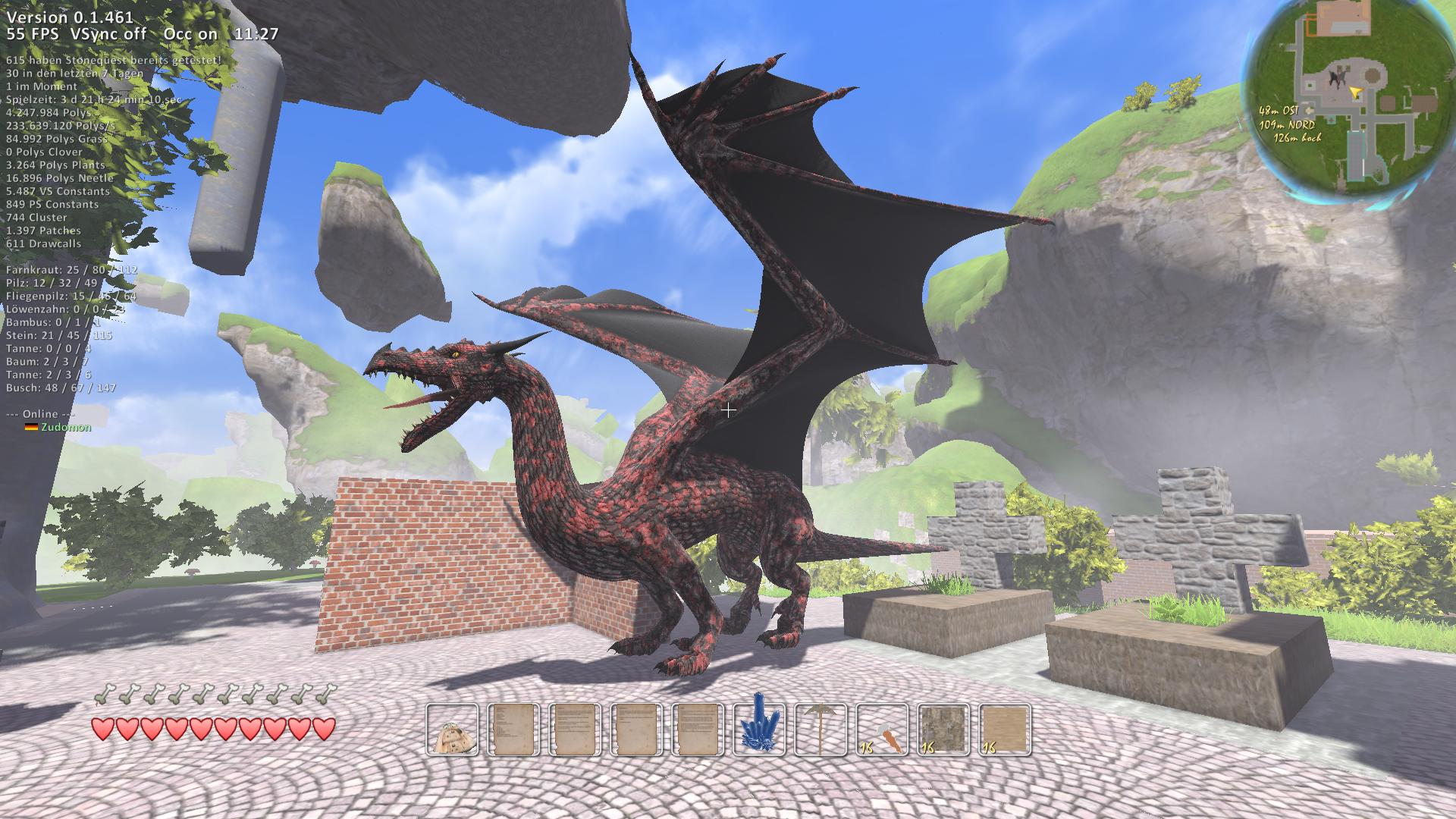Pick the grey stone block stack

944,730
